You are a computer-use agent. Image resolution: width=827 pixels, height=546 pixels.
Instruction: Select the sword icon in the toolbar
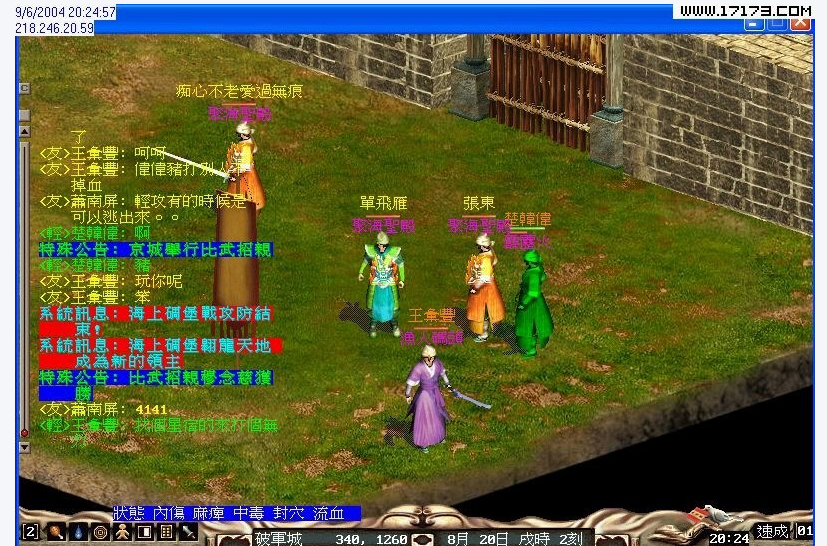coord(188,532)
